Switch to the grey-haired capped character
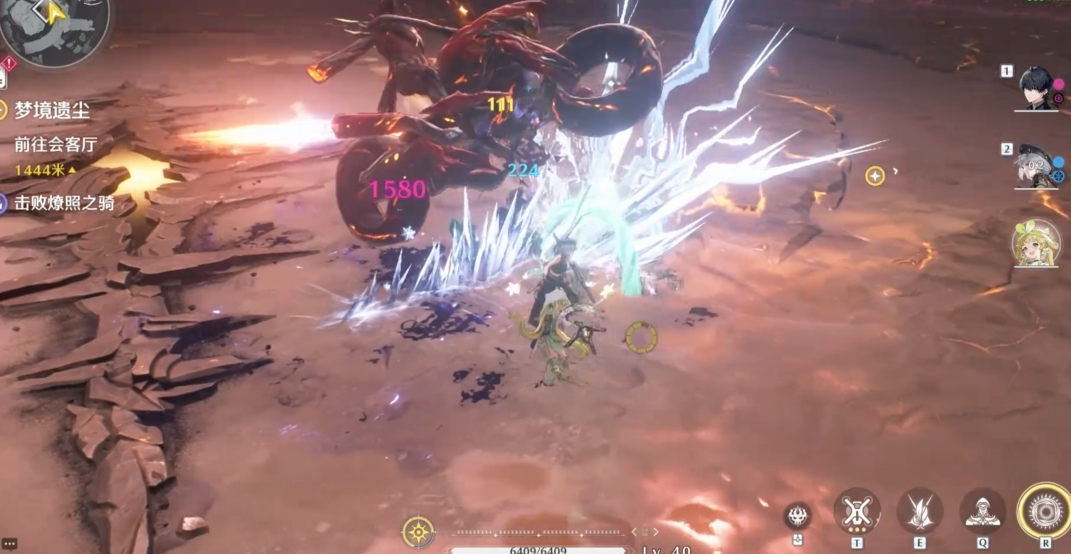This screenshot has width=1071, height=554. [x=1037, y=168]
